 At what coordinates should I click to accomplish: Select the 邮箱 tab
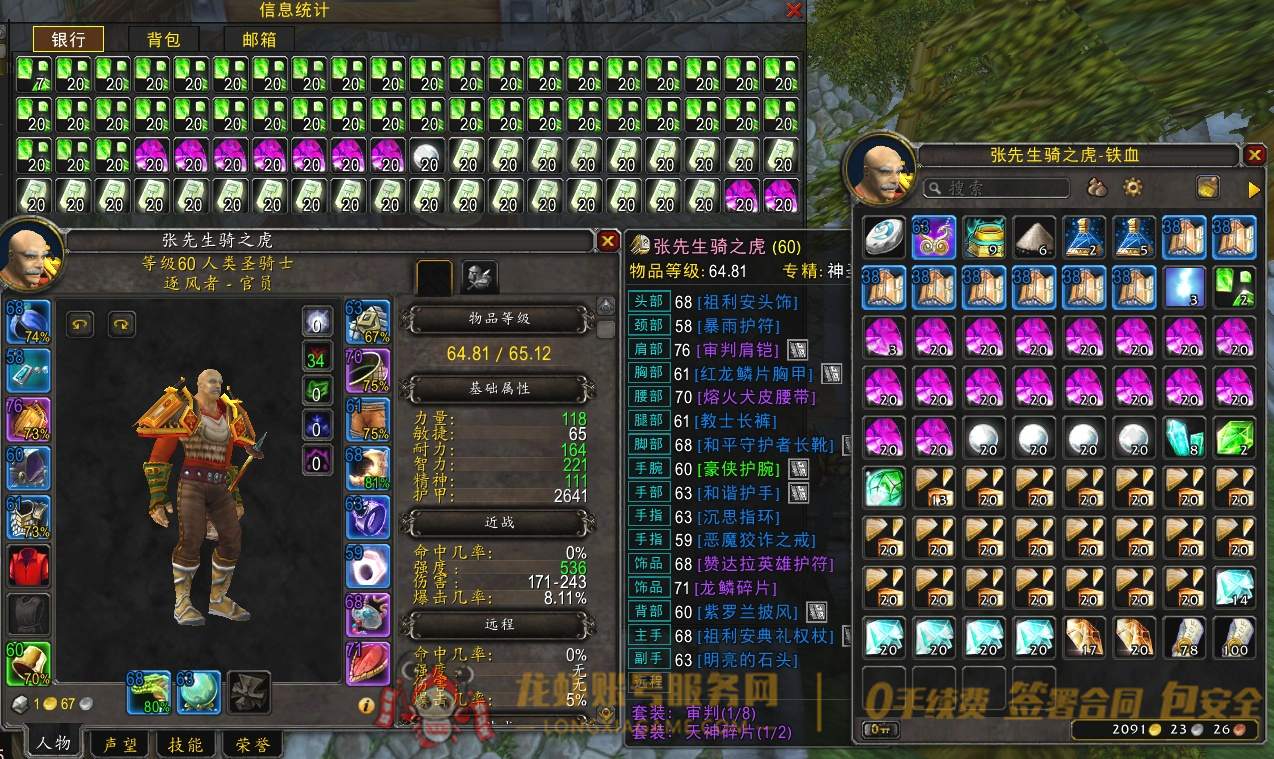point(259,39)
